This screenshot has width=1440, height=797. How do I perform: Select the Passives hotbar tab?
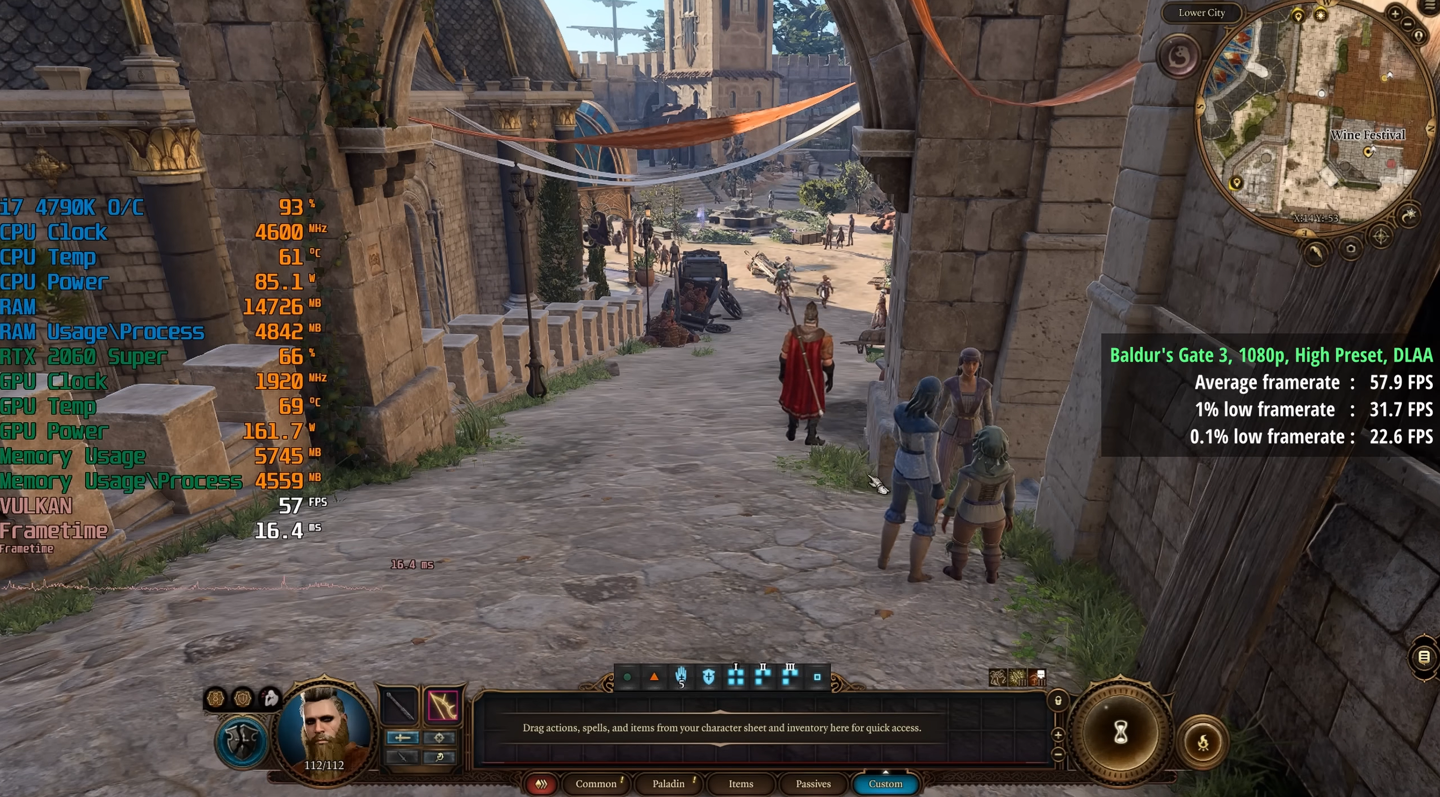pos(813,784)
